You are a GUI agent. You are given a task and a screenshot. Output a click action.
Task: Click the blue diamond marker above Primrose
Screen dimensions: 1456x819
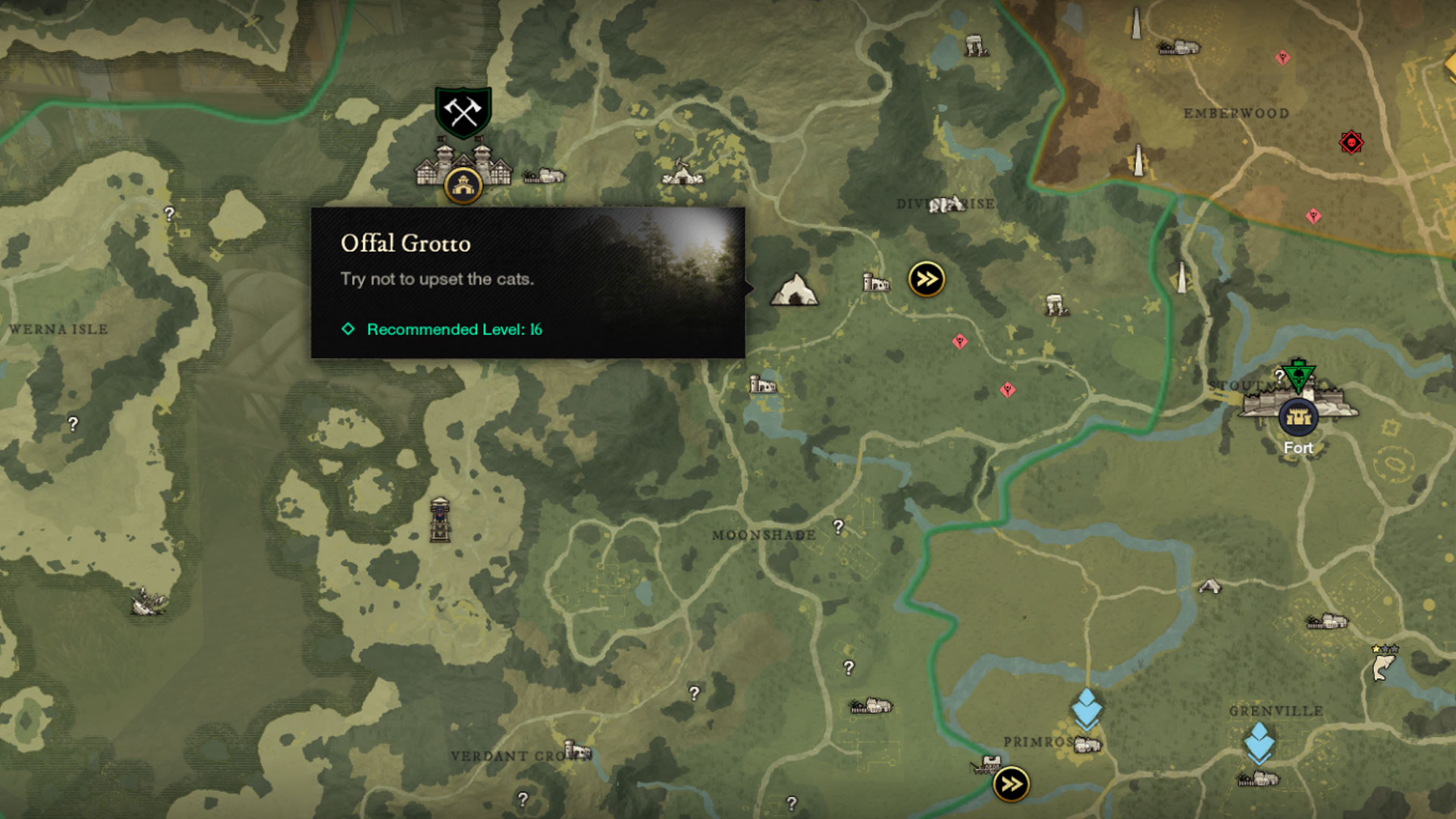(x=1086, y=708)
